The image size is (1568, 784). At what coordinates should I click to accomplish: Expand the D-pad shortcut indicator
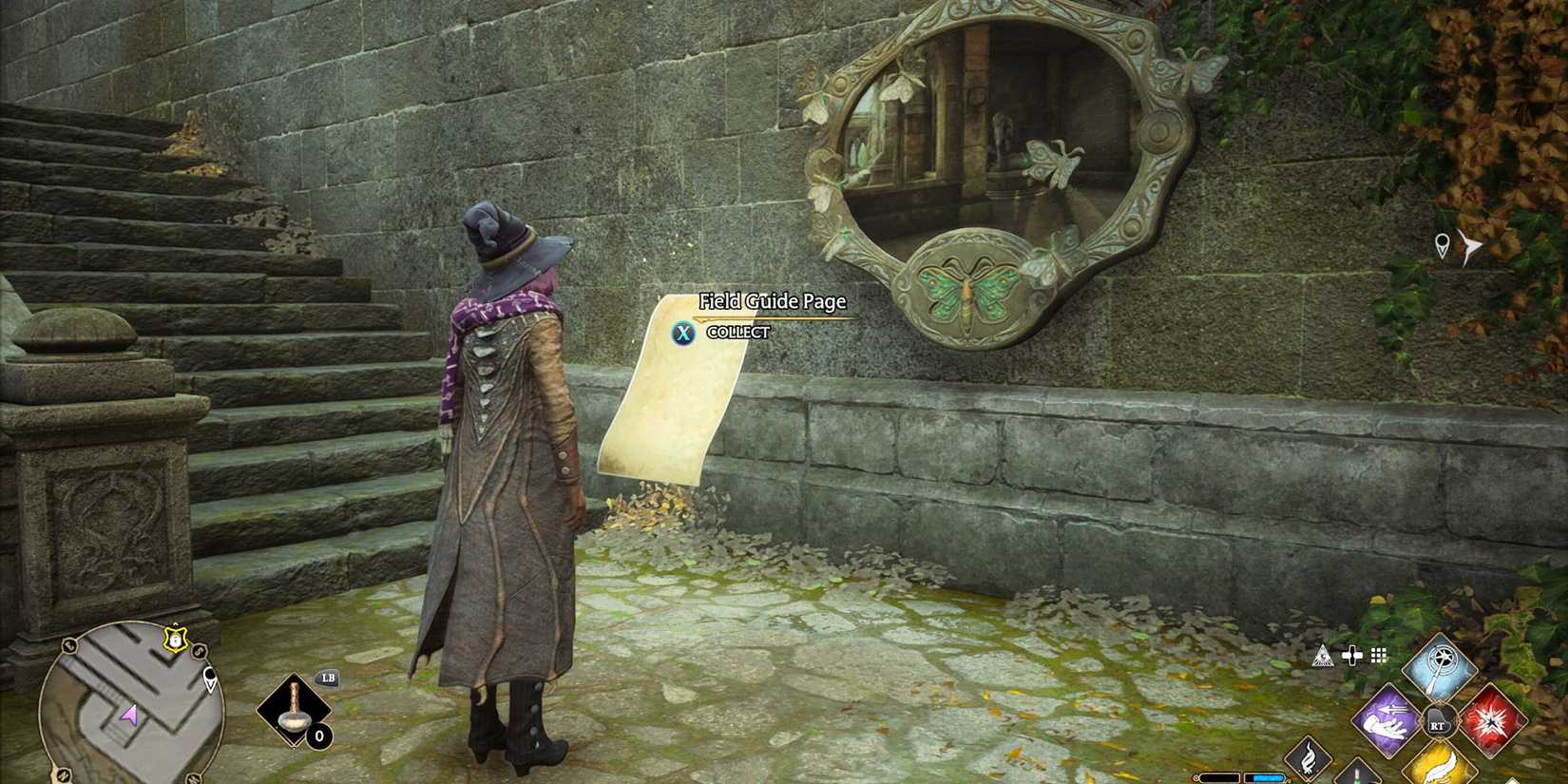coord(1352,656)
